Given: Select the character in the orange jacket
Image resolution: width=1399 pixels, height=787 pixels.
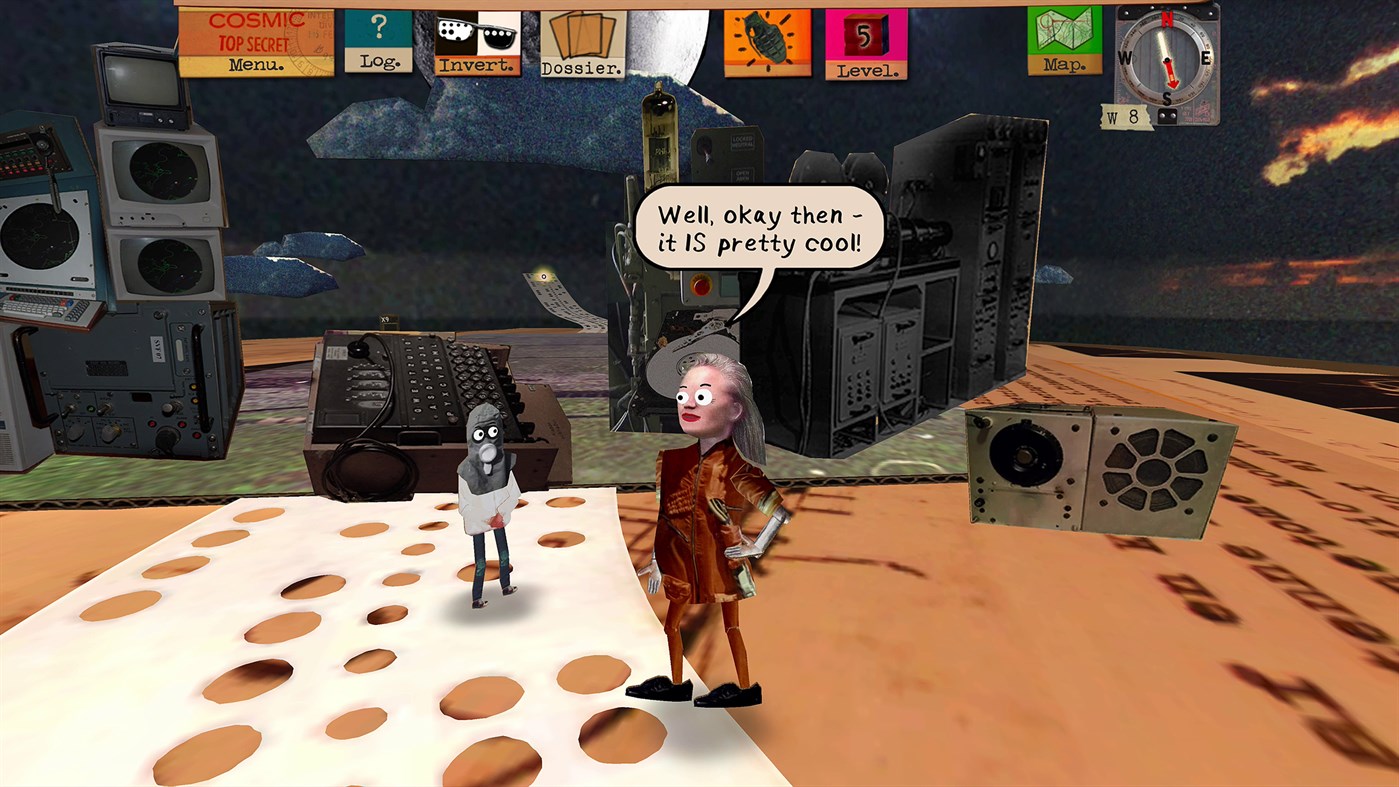Looking at the screenshot, I should [710, 520].
